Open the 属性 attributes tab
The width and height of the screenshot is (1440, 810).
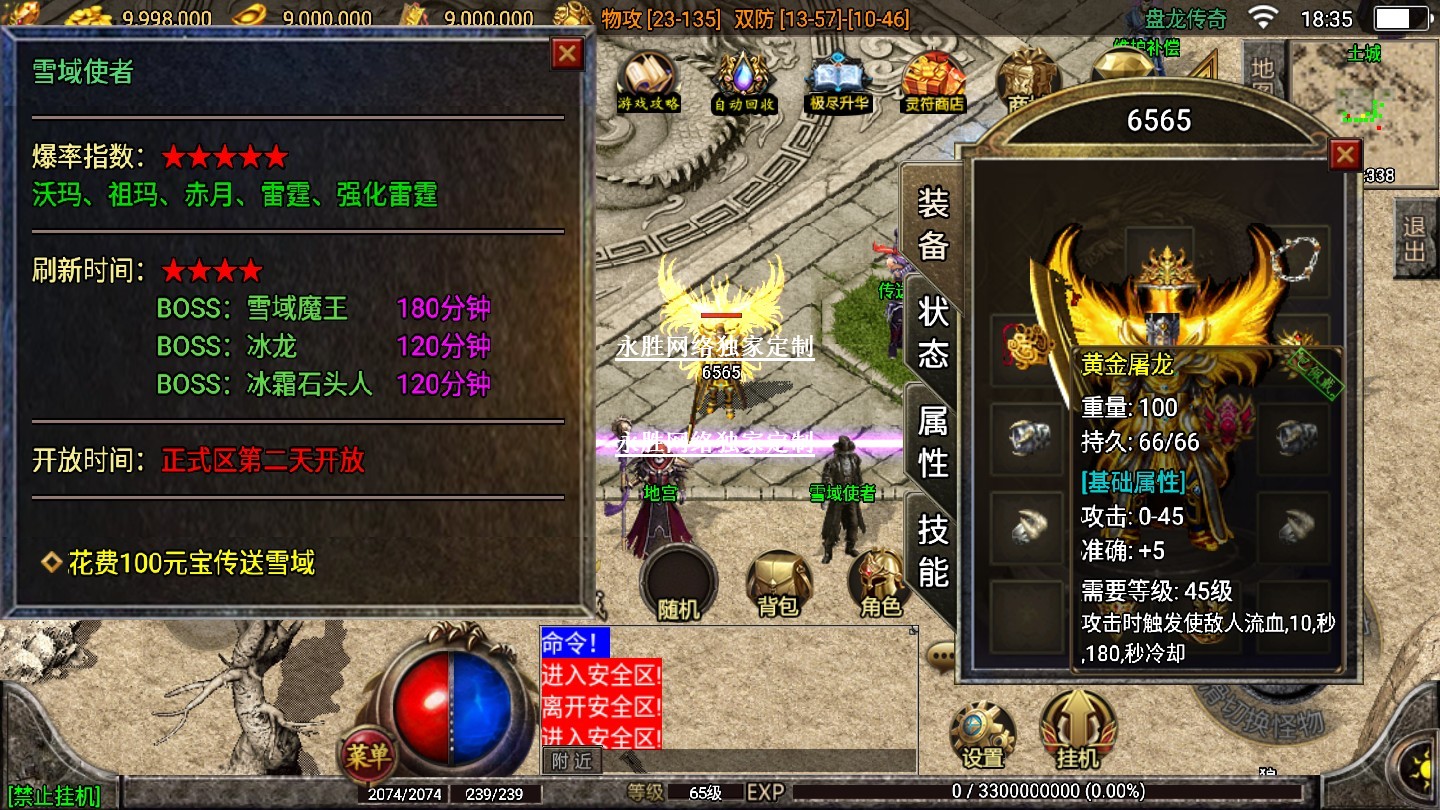[932, 441]
